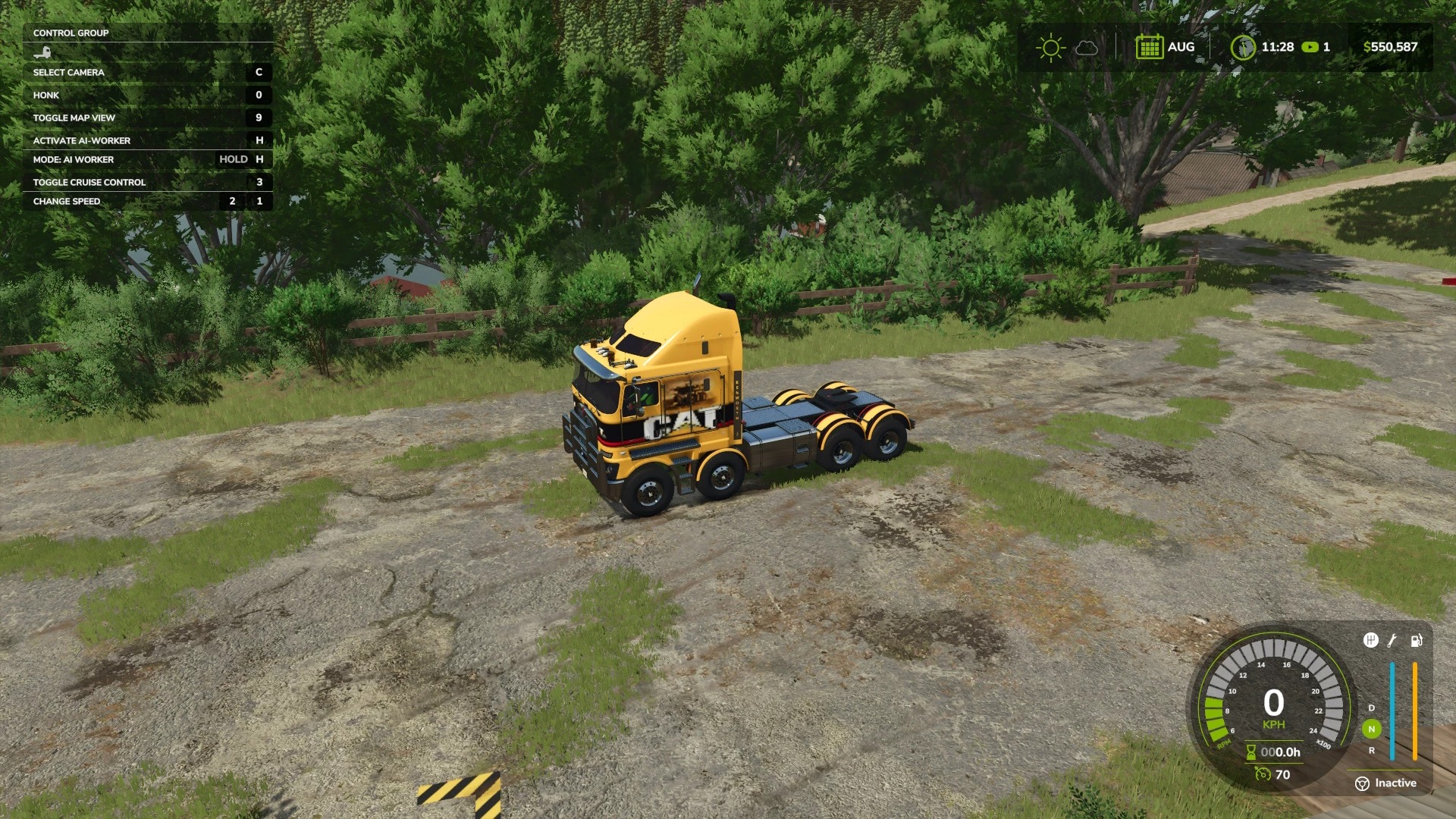Click the Control Group panel header
1456x819 pixels.
[x=70, y=33]
